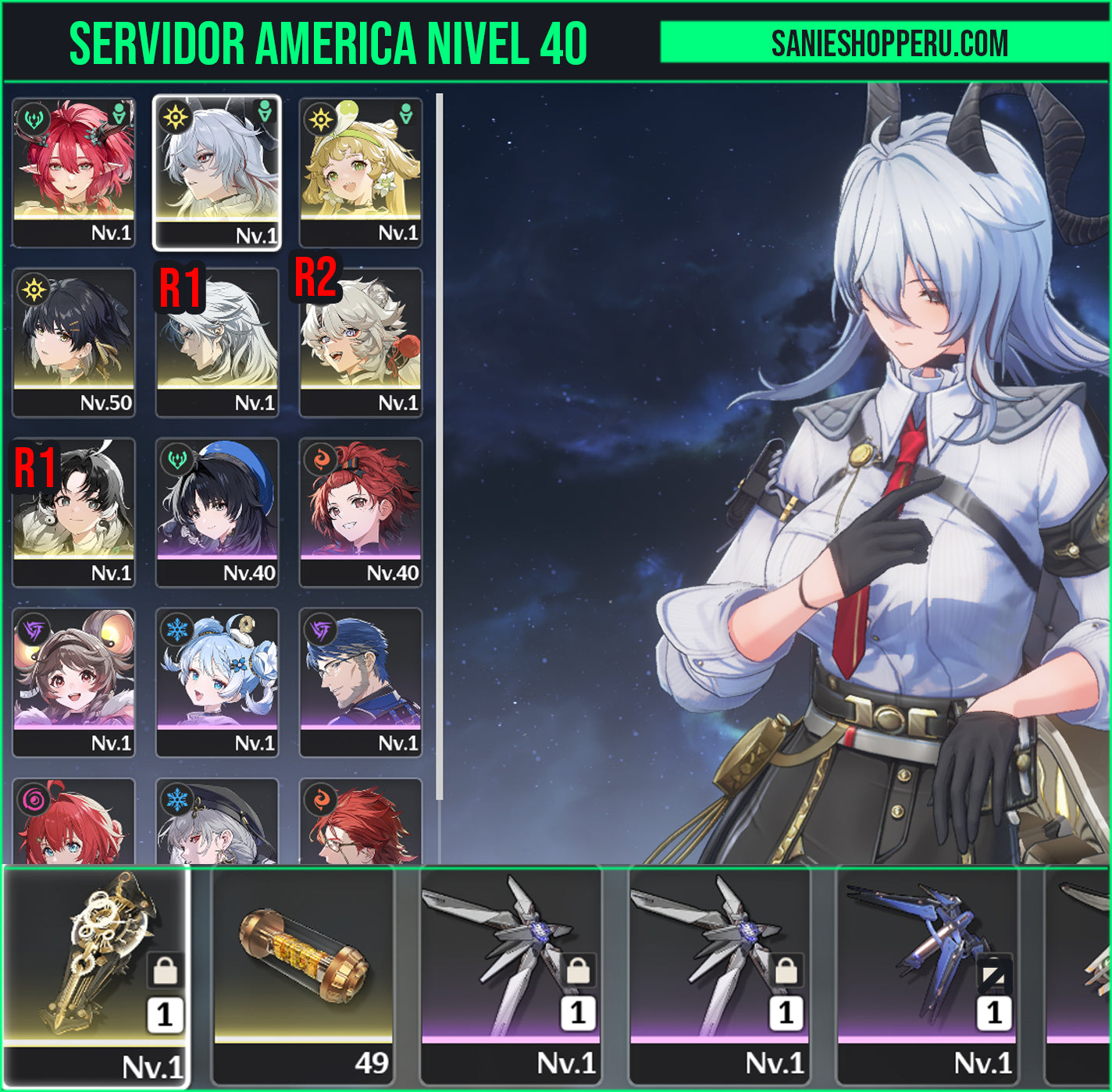Pick the brown-haired girl with mouse ears
This screenshot has width=1112, height=1092.
[73, 682]
